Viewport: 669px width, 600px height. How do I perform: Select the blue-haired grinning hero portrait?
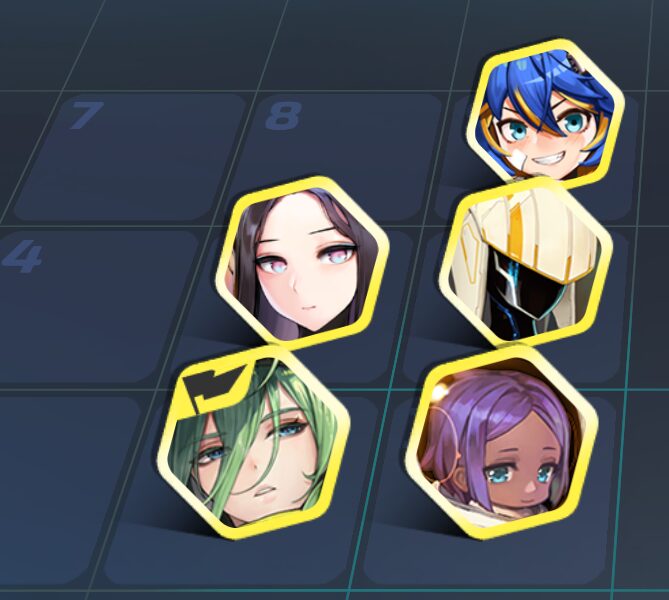pos(545,118)
